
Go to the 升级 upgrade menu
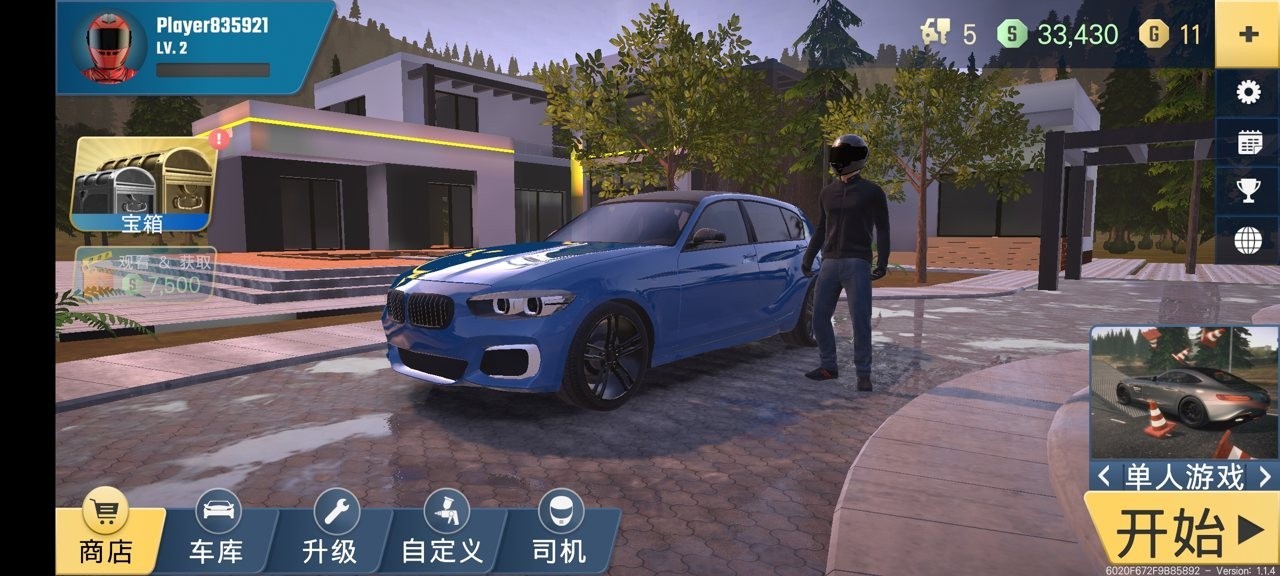pyautogui.click(x=331, y=534)
